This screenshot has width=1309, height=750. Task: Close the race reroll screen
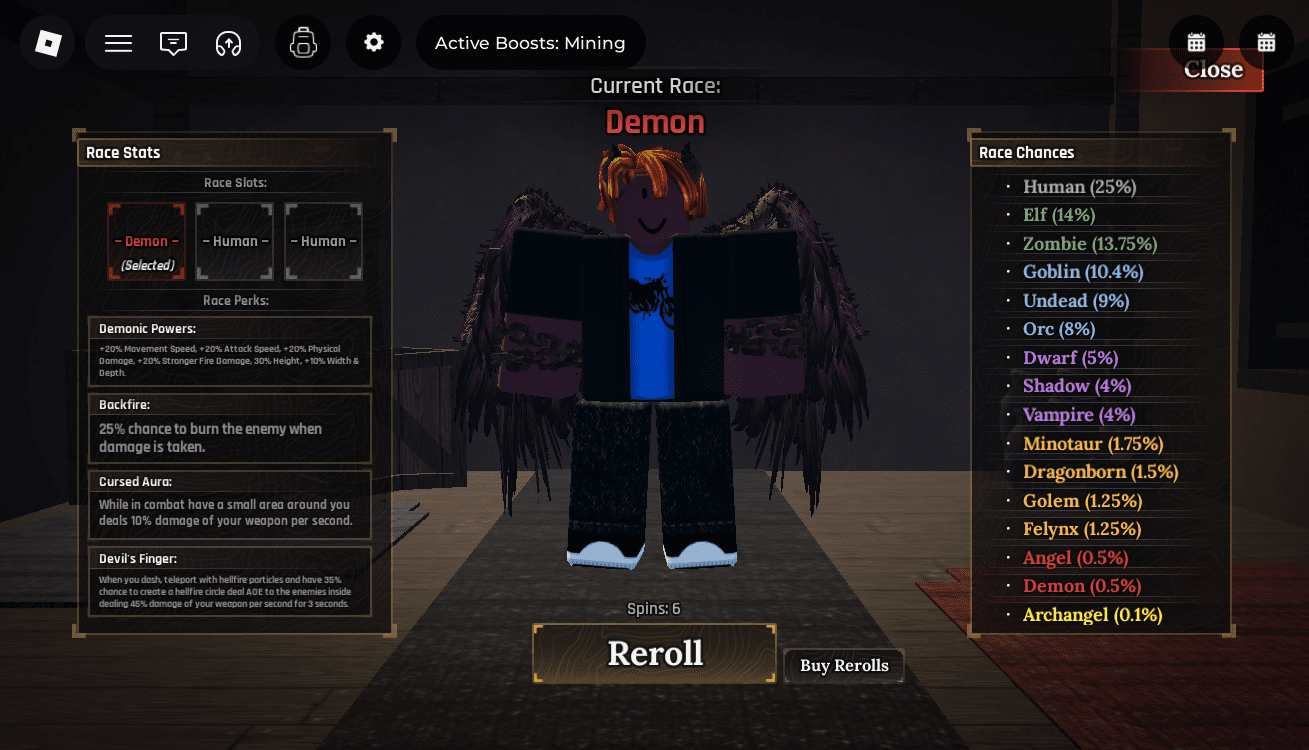tap(1212, 69)
